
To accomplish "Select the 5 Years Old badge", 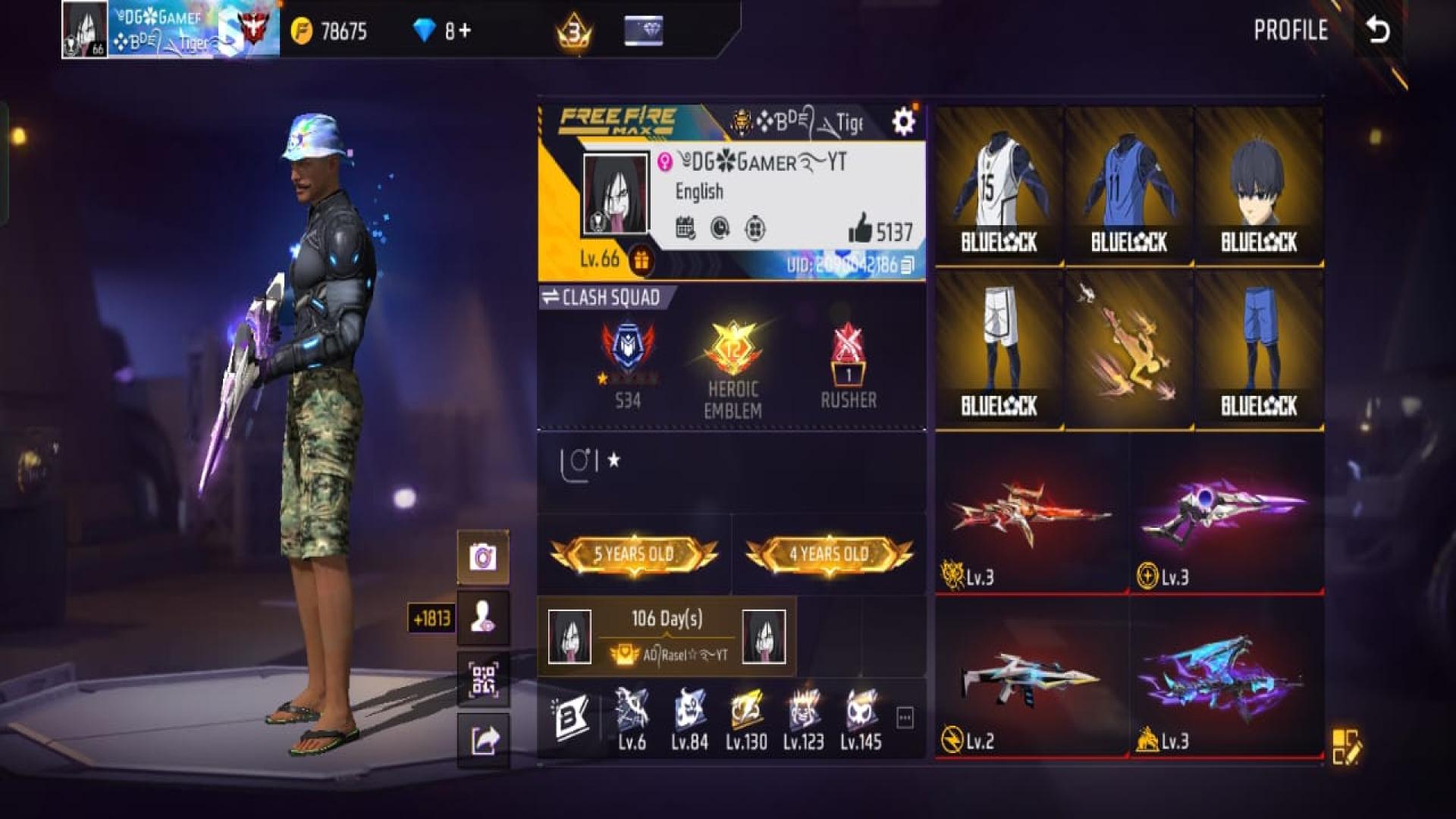I will click(x=633, y=554).
